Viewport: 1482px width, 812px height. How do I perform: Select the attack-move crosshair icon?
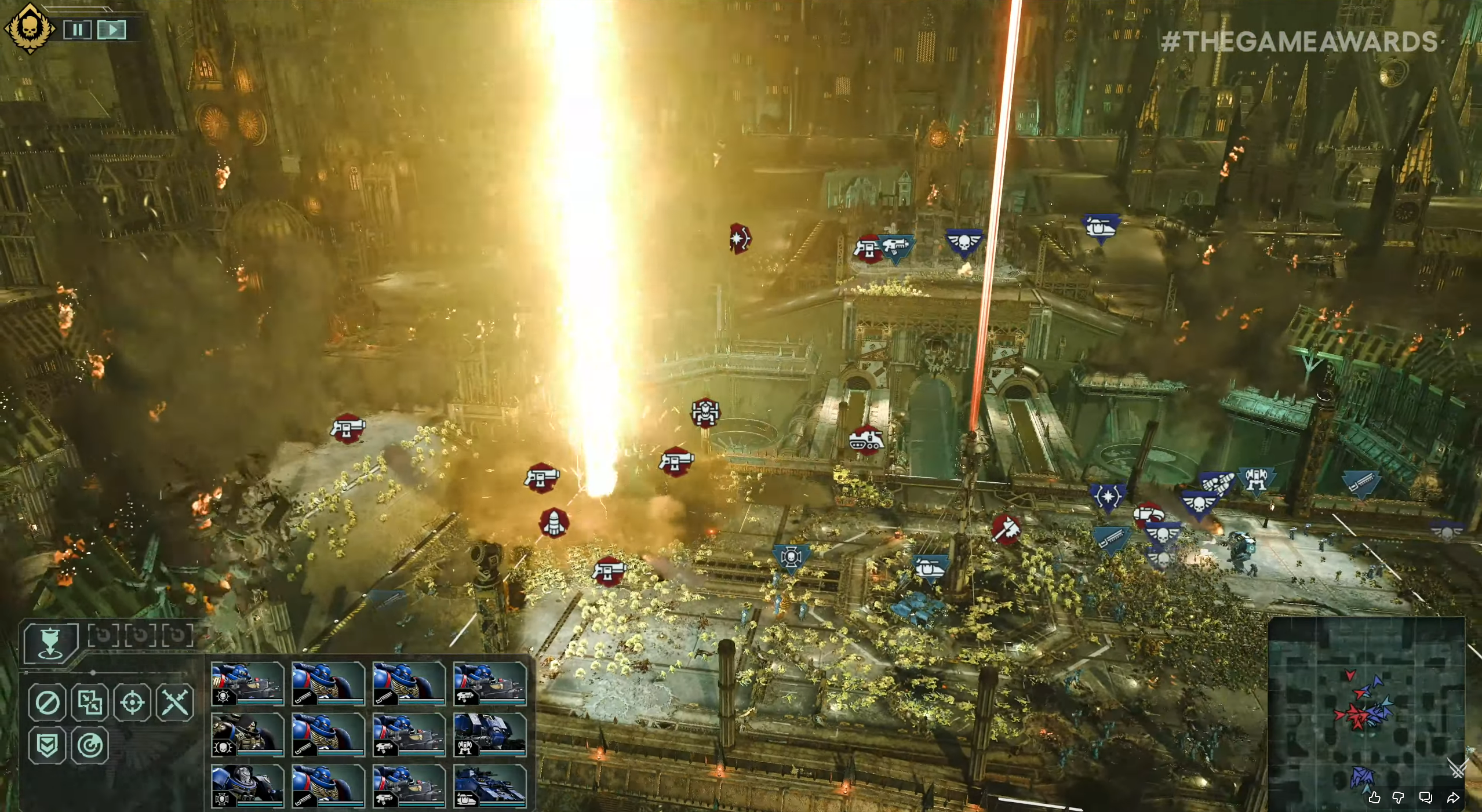pos(133,704)
